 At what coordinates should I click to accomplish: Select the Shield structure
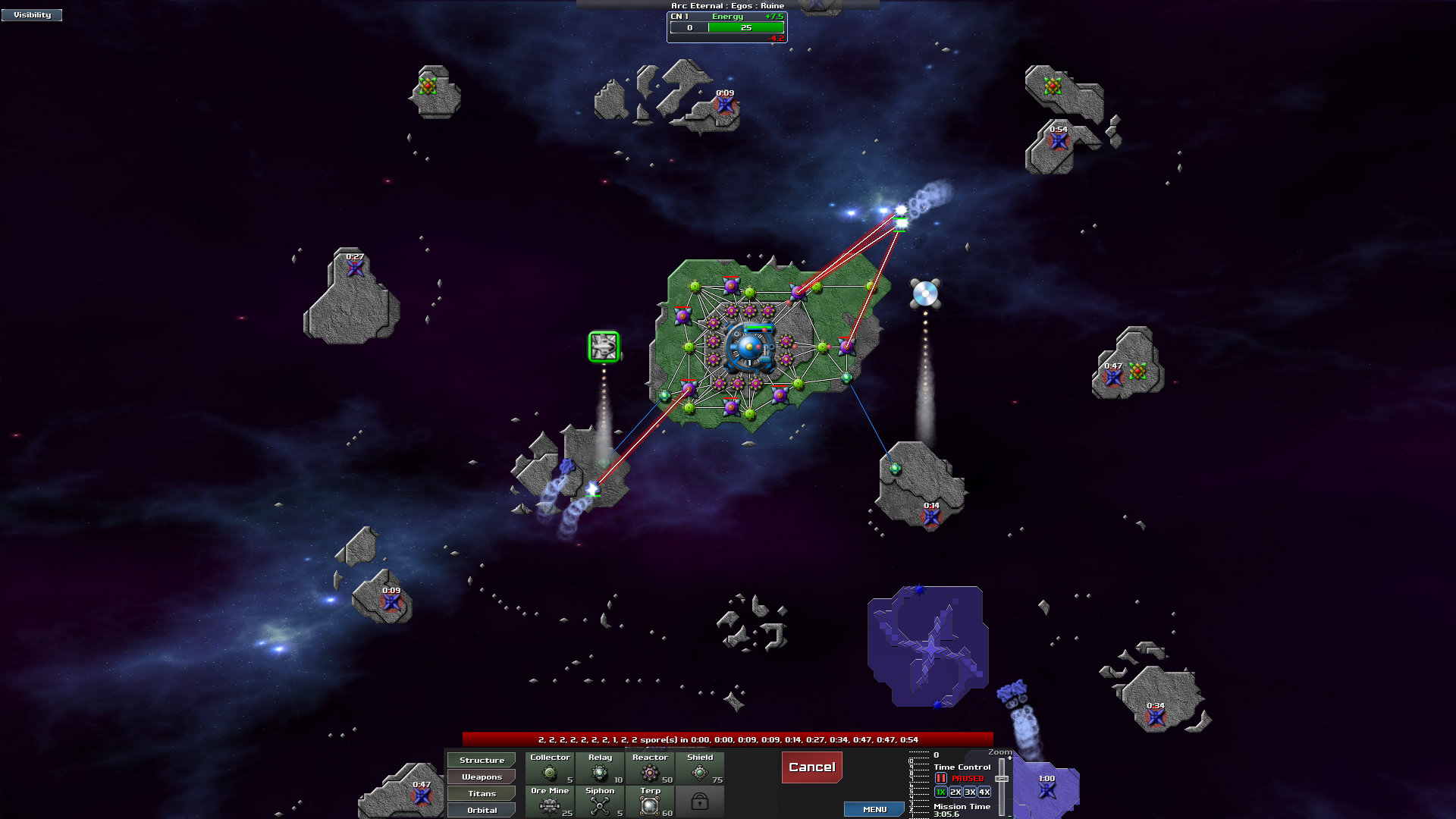click(x=700, y=768)
